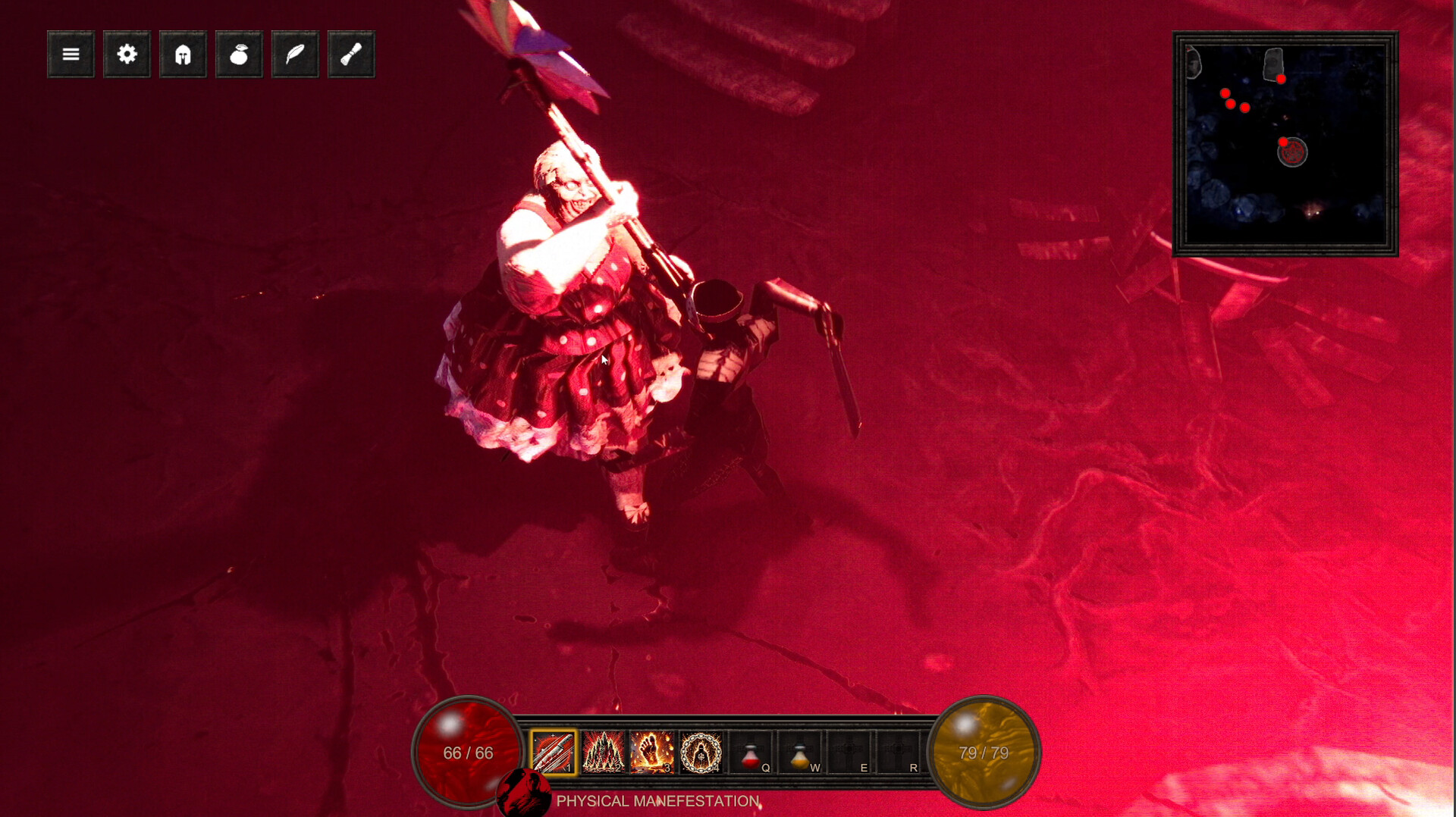Screen dimensions: 1456x817
Task: Open the helmet equipment icon
Action: pos(182,54)
